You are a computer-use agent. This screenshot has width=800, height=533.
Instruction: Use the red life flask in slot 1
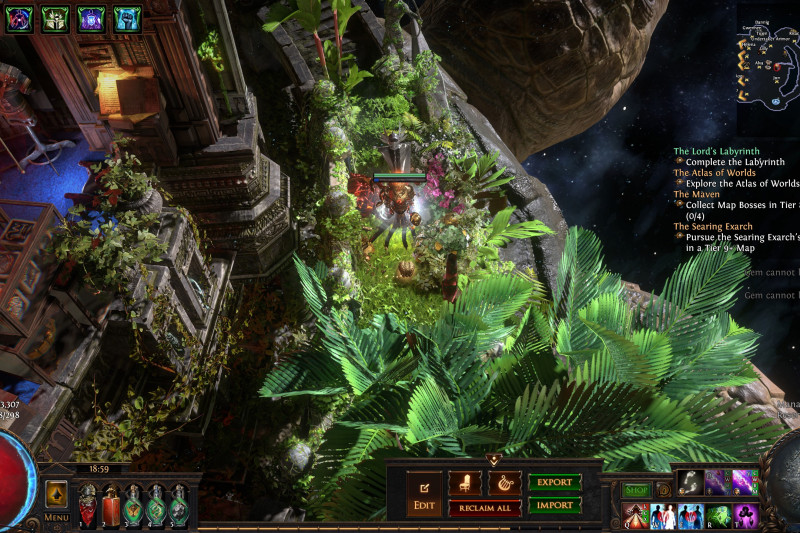(x=88, y=503)
